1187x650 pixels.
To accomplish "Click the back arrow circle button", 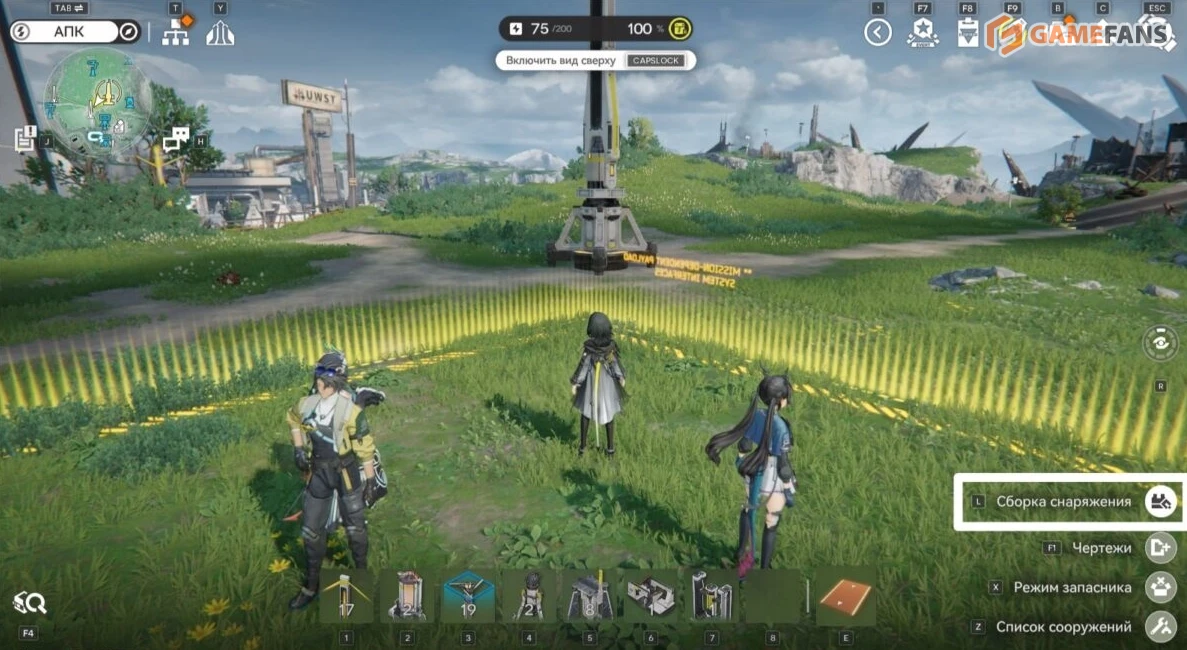I will click(877, 33).
